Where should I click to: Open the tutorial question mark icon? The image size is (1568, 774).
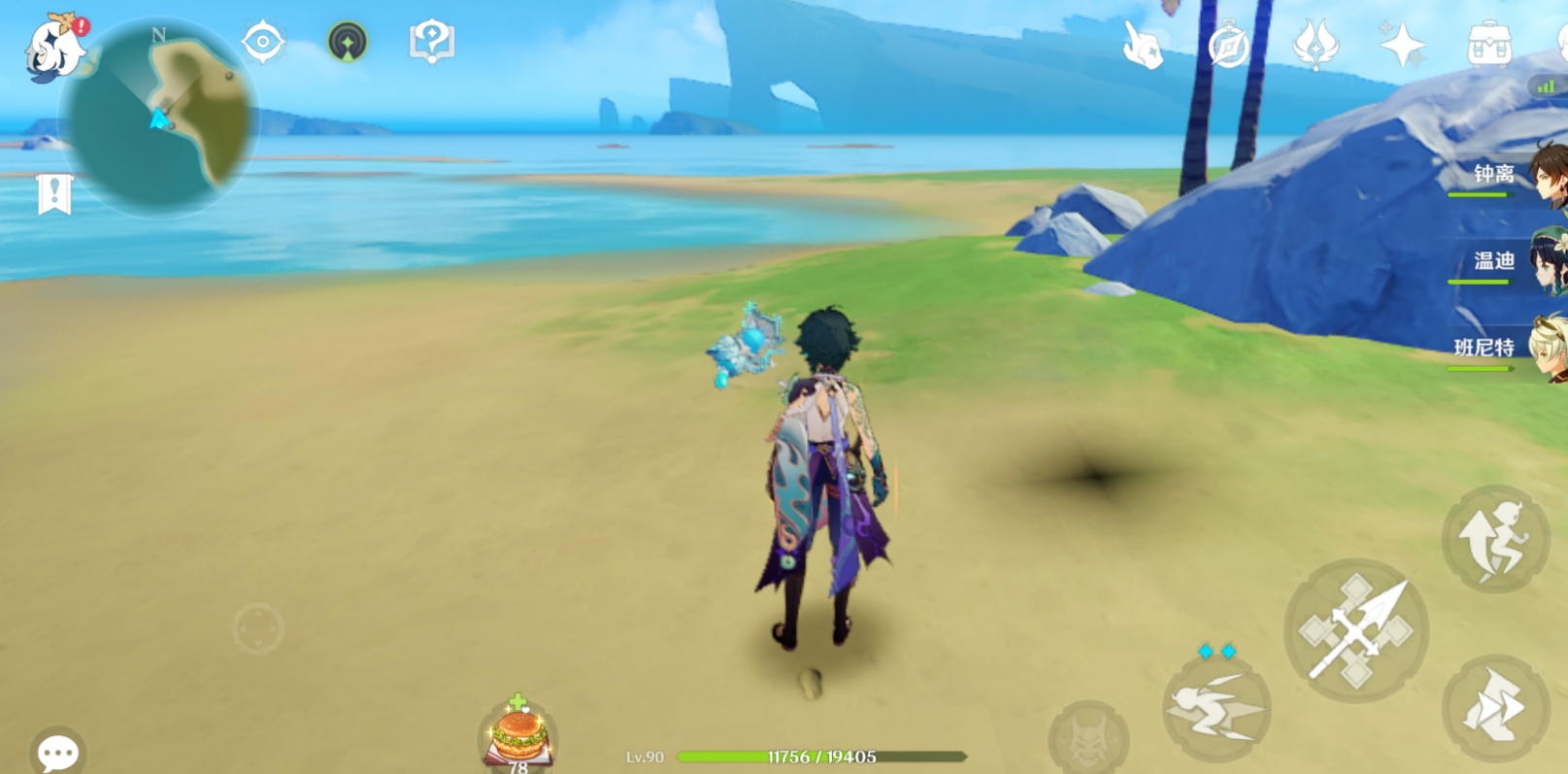pyautogui.click(x=432, y=42)
